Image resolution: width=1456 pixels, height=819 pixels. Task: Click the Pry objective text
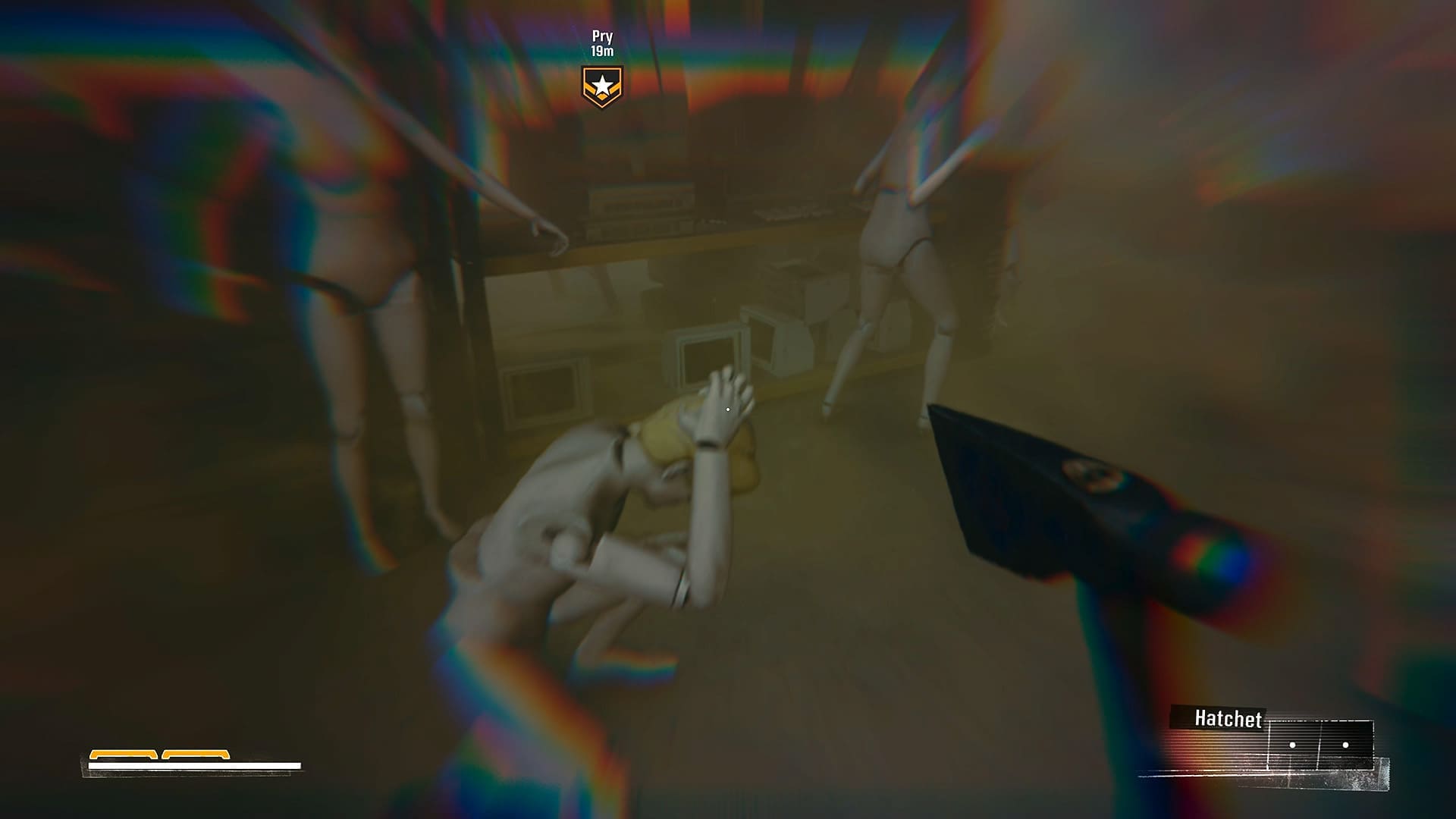[601, 34]
